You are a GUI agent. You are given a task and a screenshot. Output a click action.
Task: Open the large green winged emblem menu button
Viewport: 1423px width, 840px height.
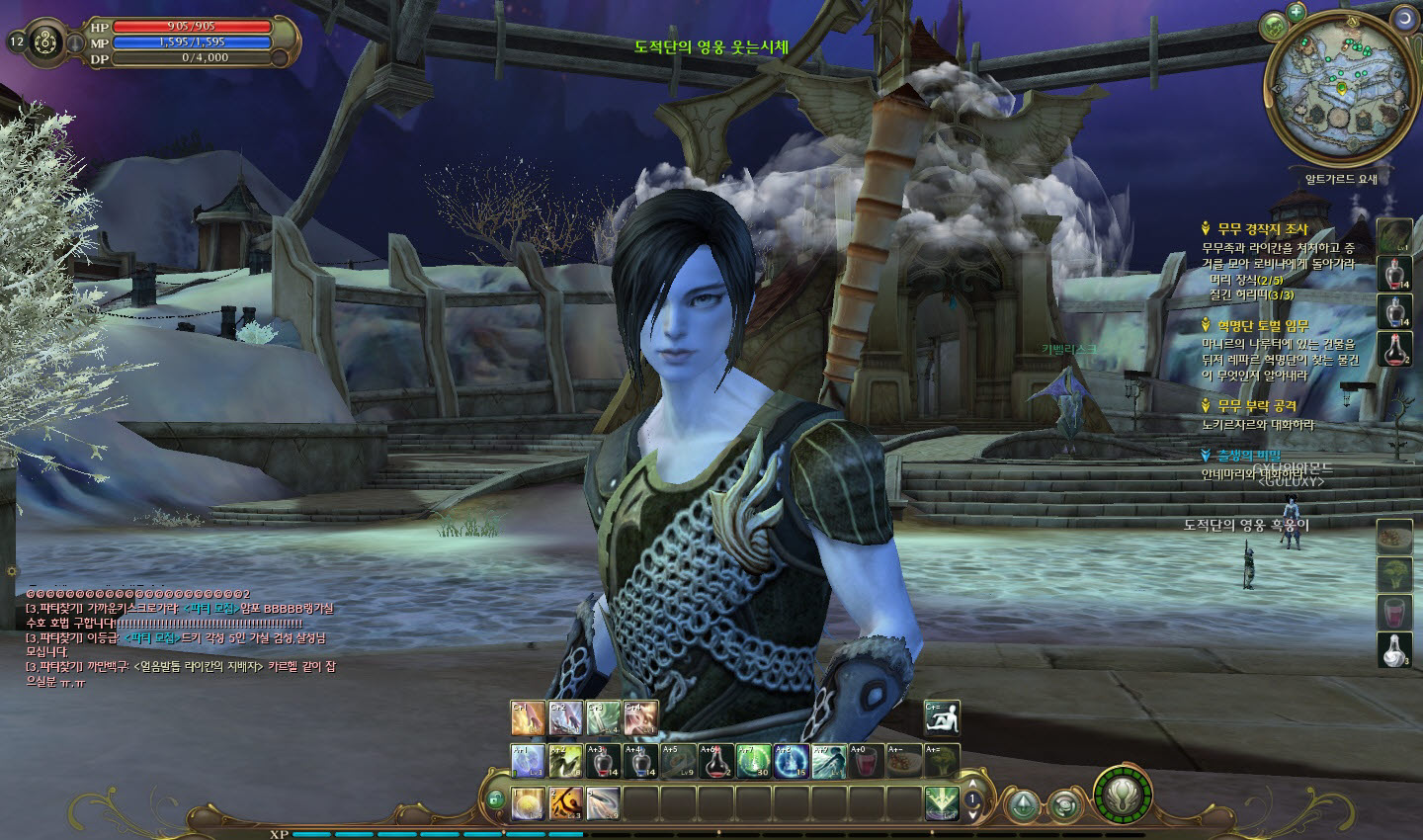(1123, 795)
